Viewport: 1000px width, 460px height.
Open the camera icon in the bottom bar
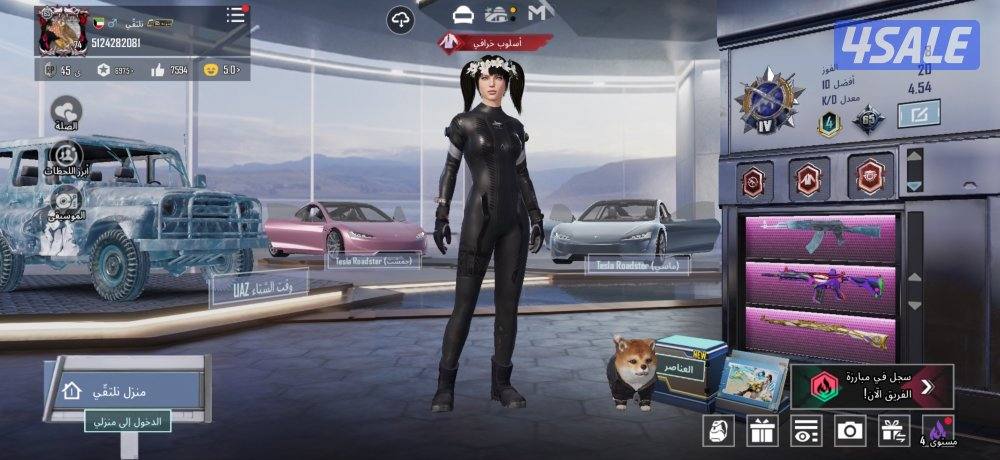(850, 430)
